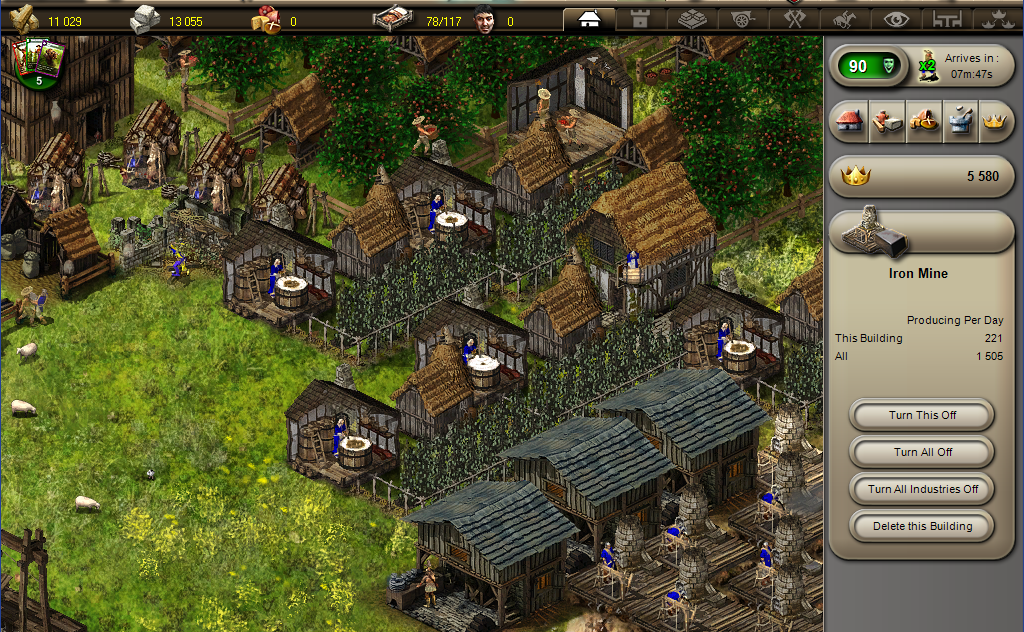This screenshot has width=1024, height=632.
Task: Switch to the banquet table tab
Action: [947, 19]
